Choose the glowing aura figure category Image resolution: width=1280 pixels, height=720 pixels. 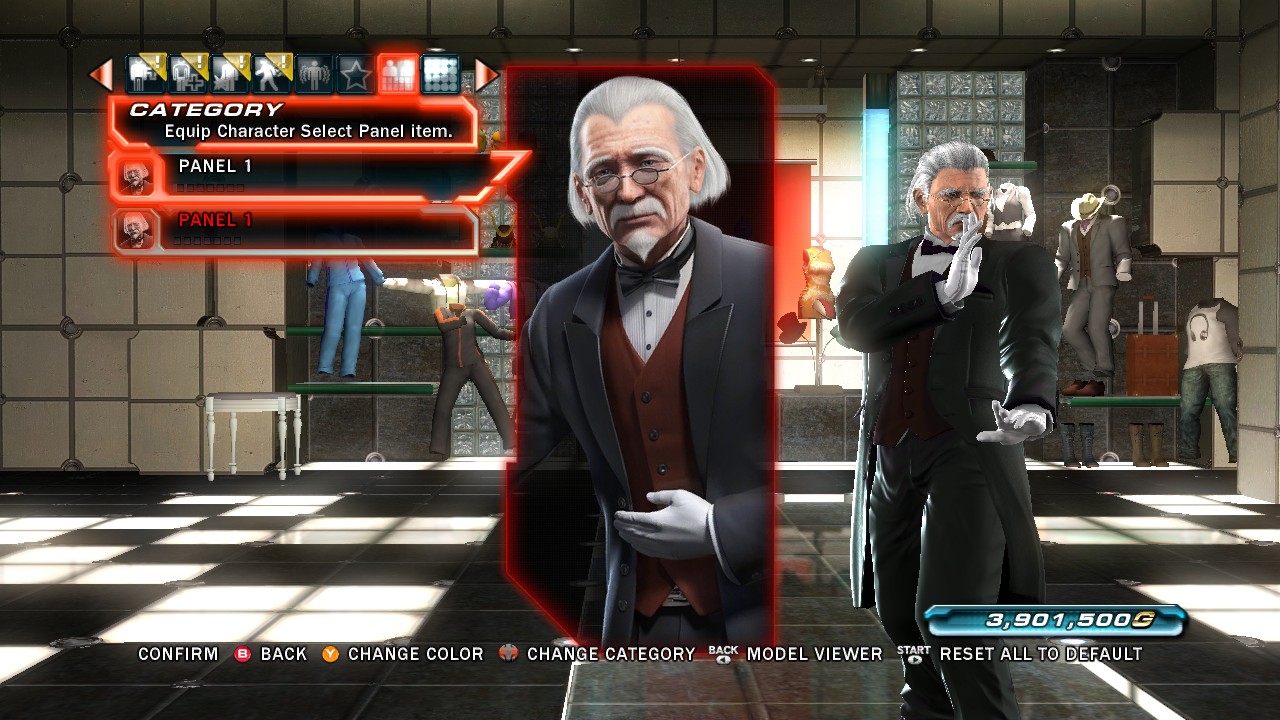tap(313, 75)
